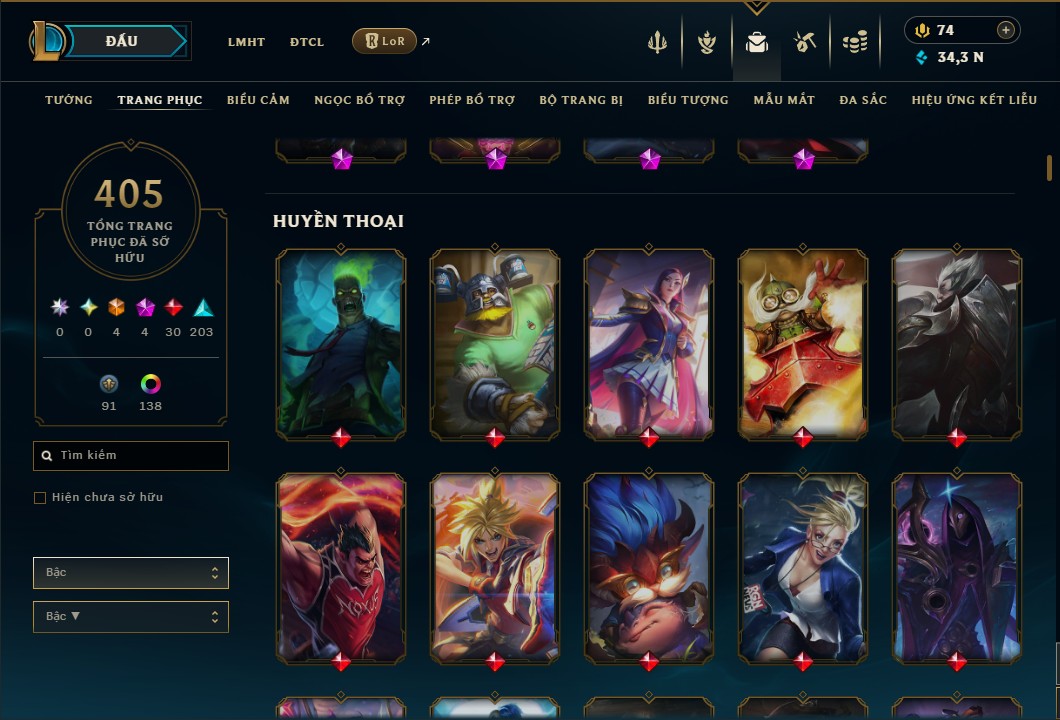This screenshot has height=720, width=1060.
Task: Open the LMHT game mode link
Action: coord(246,42)
